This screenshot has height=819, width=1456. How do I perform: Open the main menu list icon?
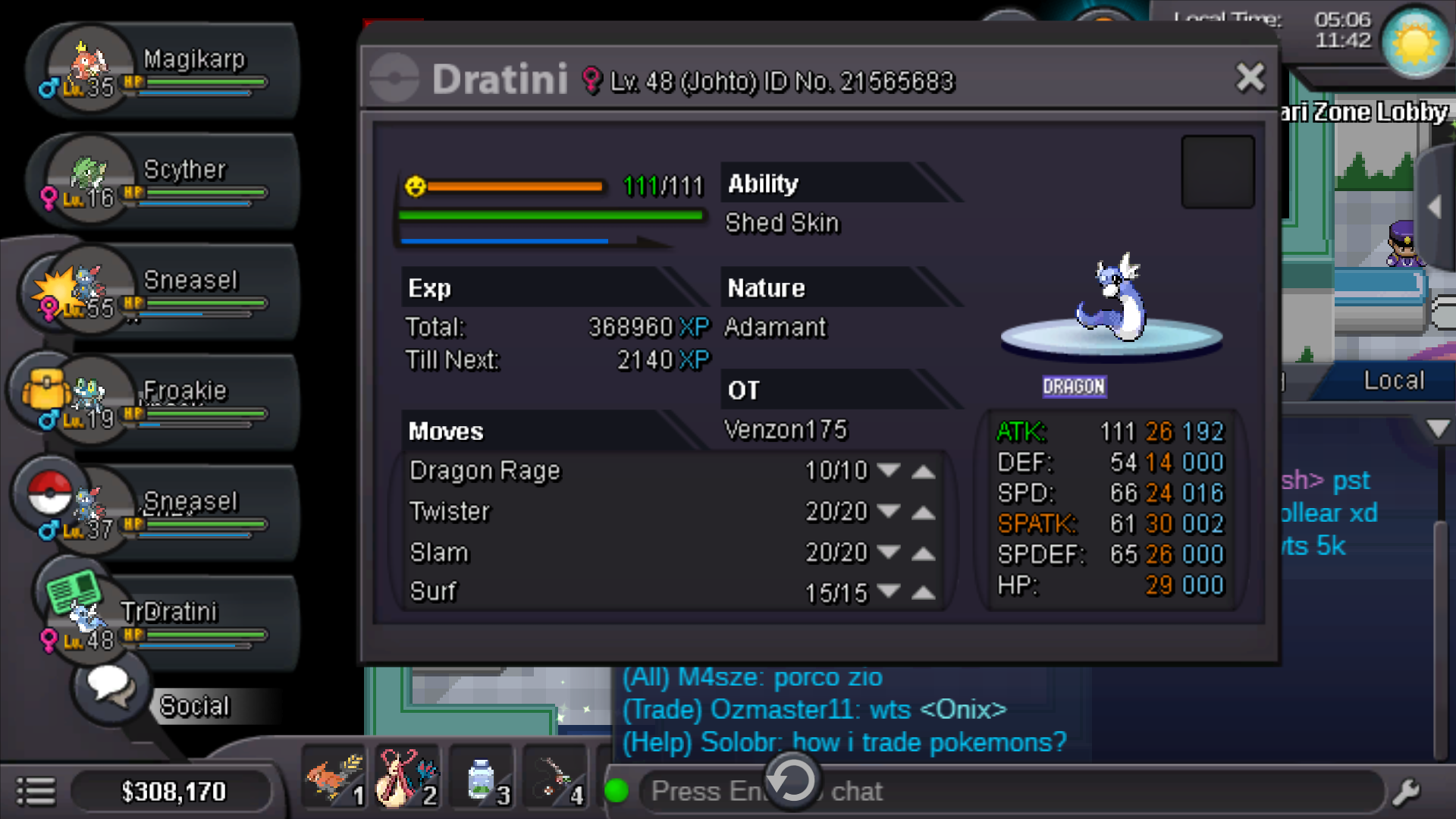(x=36, y=792)
